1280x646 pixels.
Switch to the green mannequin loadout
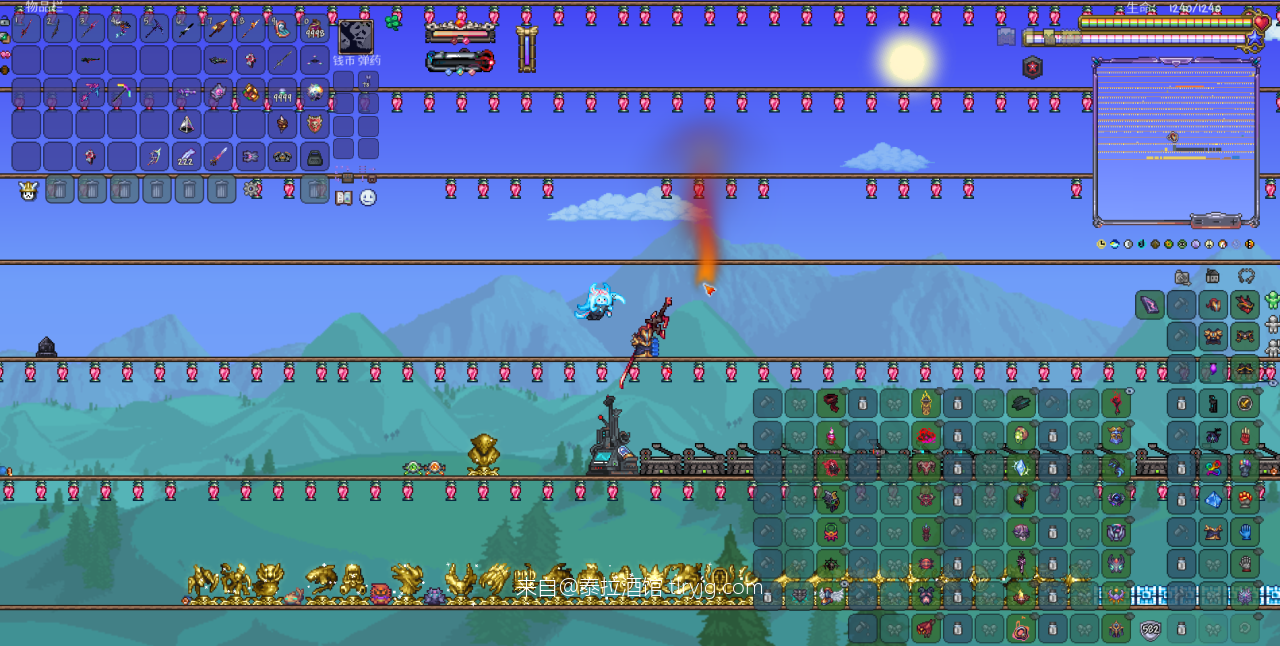click(x=1272, y=300)
